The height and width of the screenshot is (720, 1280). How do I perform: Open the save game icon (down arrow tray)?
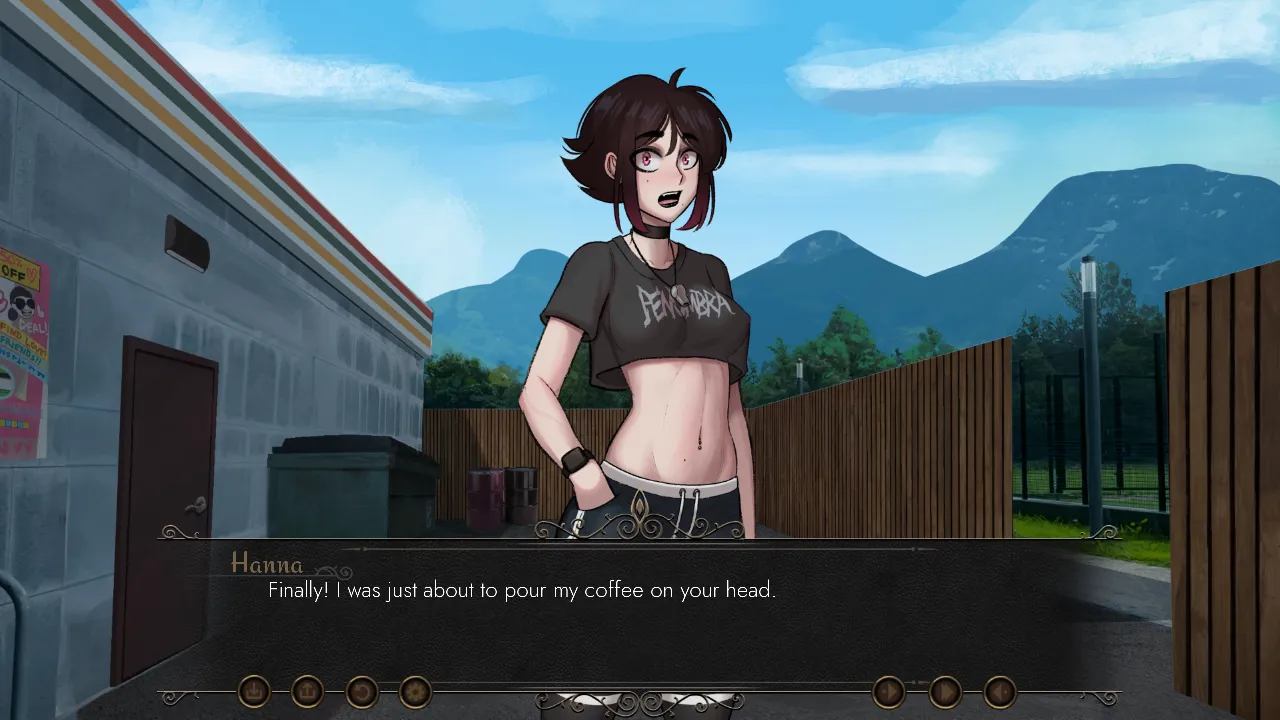tap(254, 691)
